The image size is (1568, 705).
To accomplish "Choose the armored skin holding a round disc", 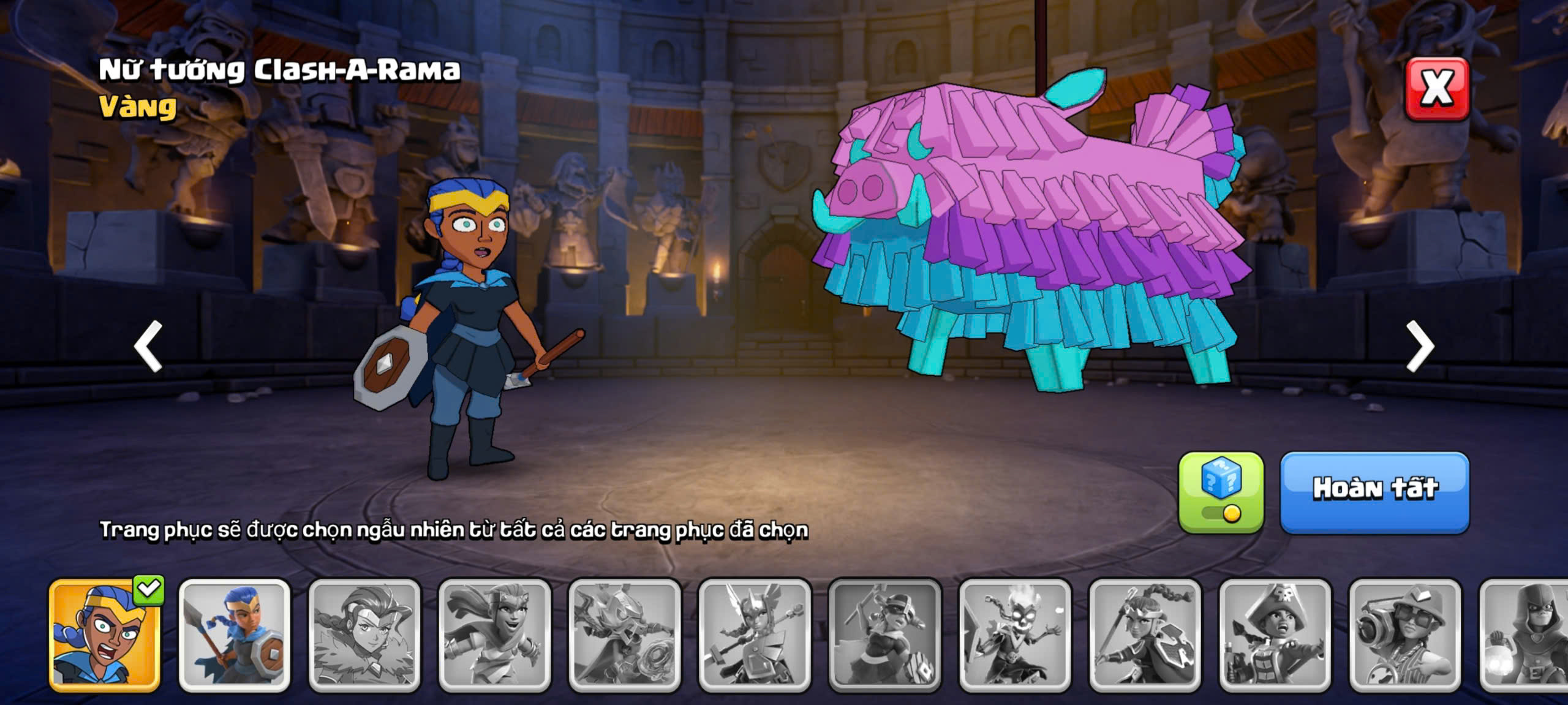I will point(625,635).
